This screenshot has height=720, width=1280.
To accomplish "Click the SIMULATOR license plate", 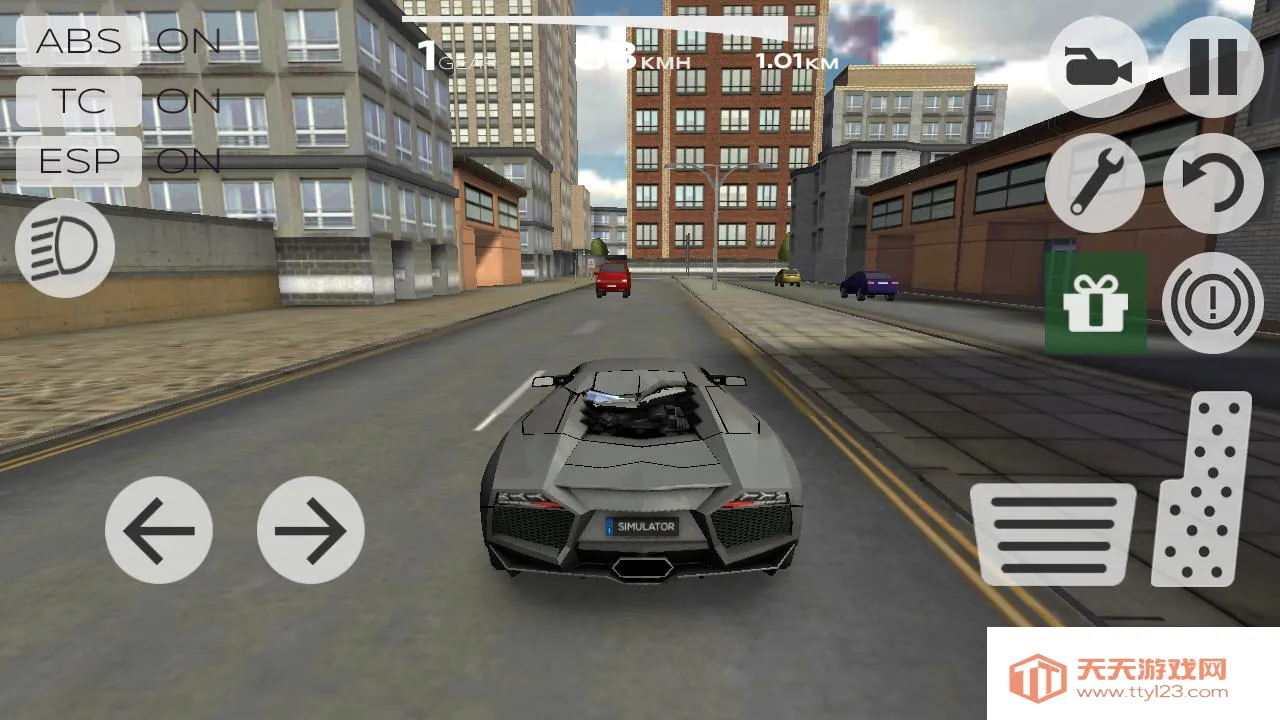I will pos(644,527).
